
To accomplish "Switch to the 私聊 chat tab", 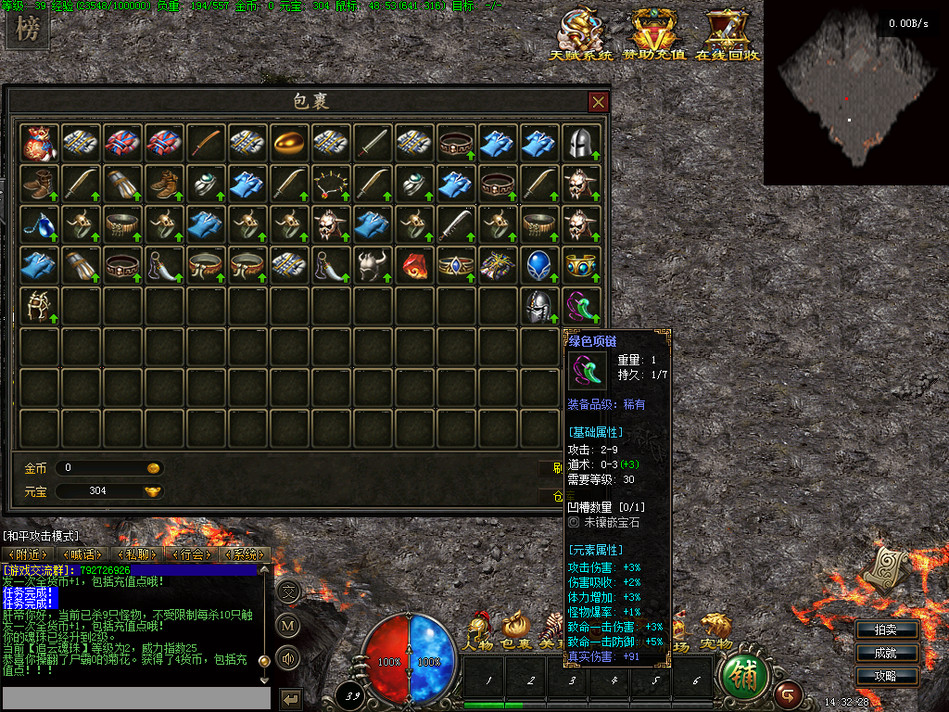I will pyautogui.click(x=137, y=554).
